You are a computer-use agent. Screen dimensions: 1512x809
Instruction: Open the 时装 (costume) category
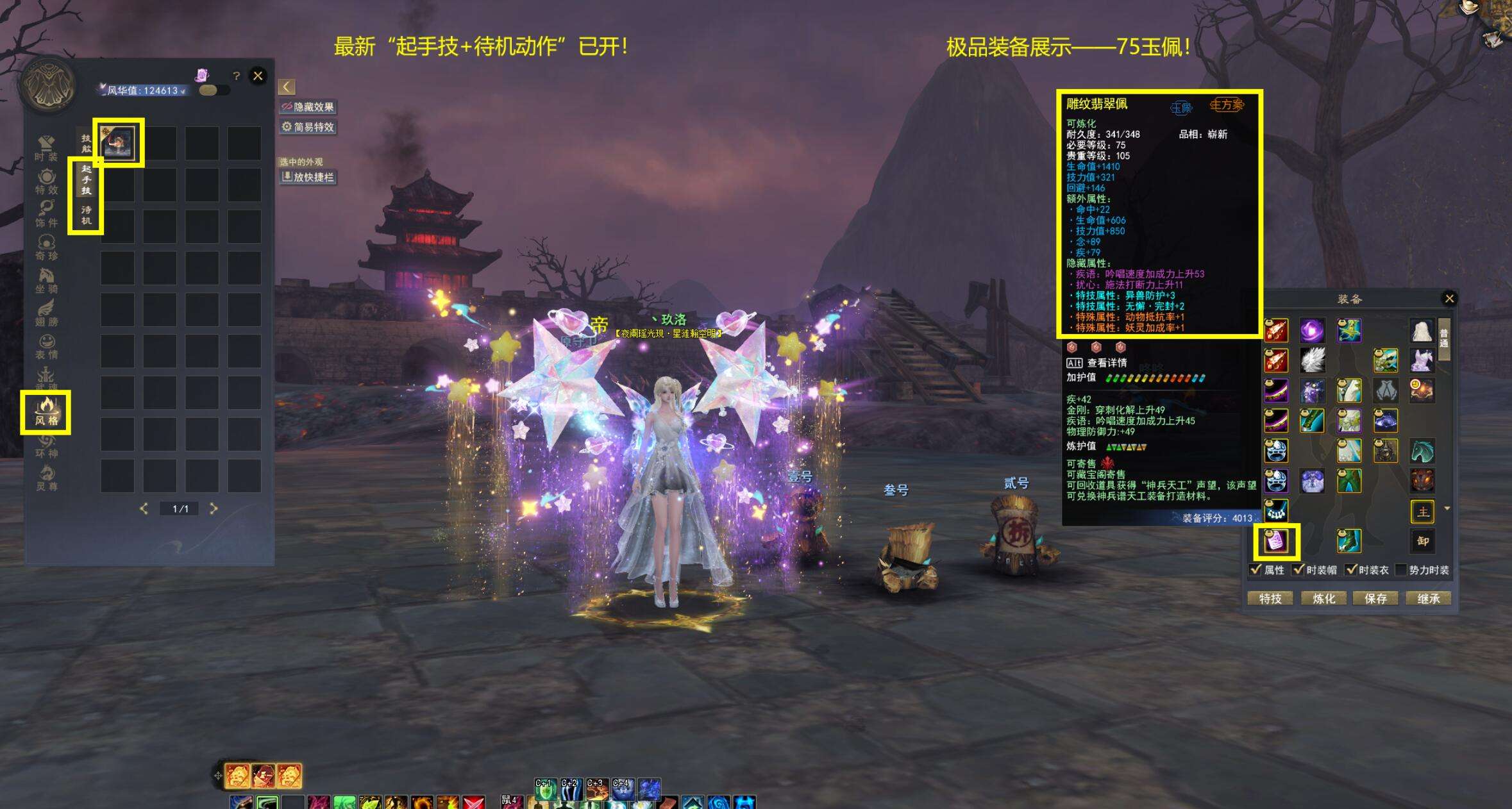(x=46, y=147)
